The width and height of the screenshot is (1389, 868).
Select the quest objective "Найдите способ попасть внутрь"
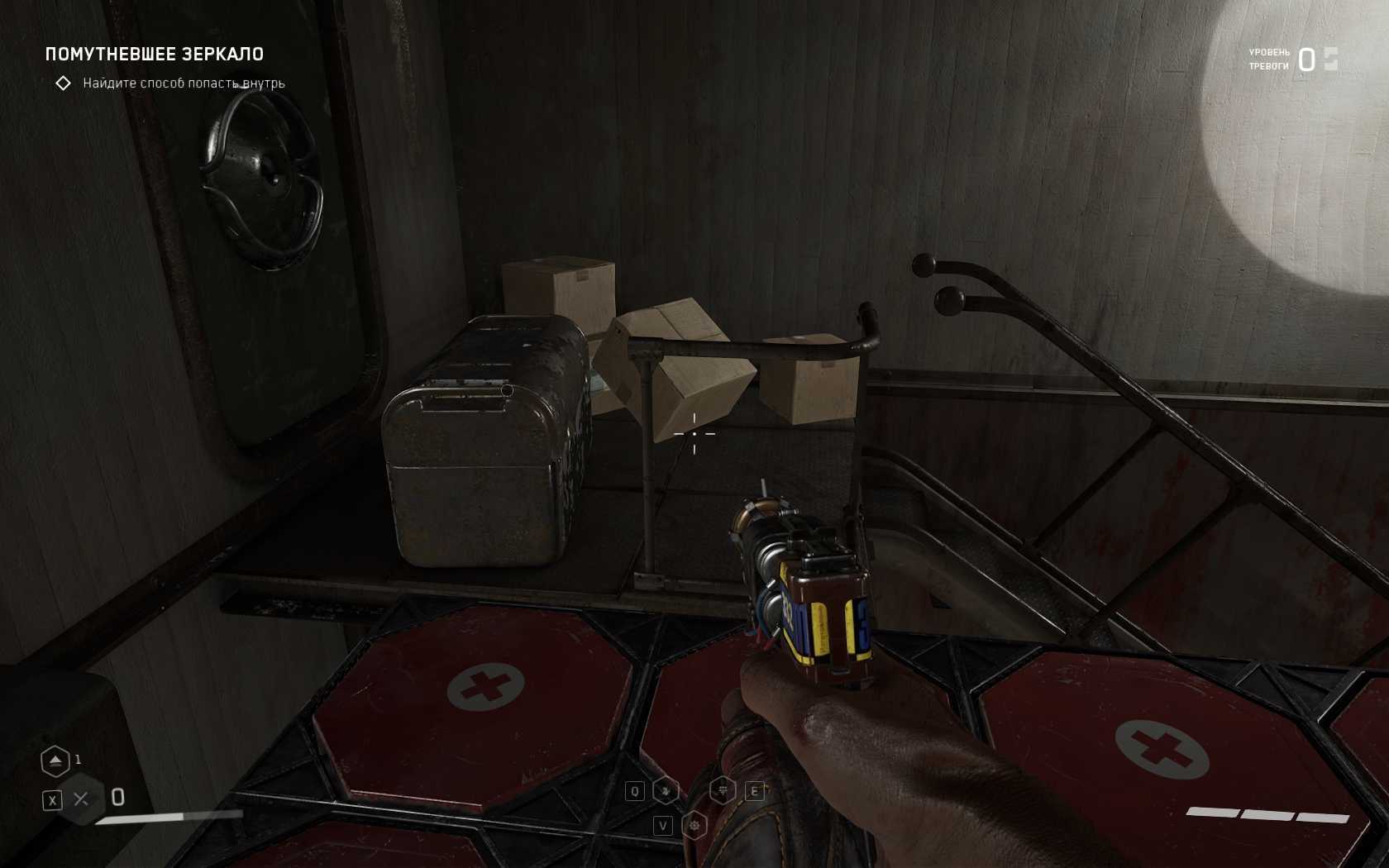184,83
